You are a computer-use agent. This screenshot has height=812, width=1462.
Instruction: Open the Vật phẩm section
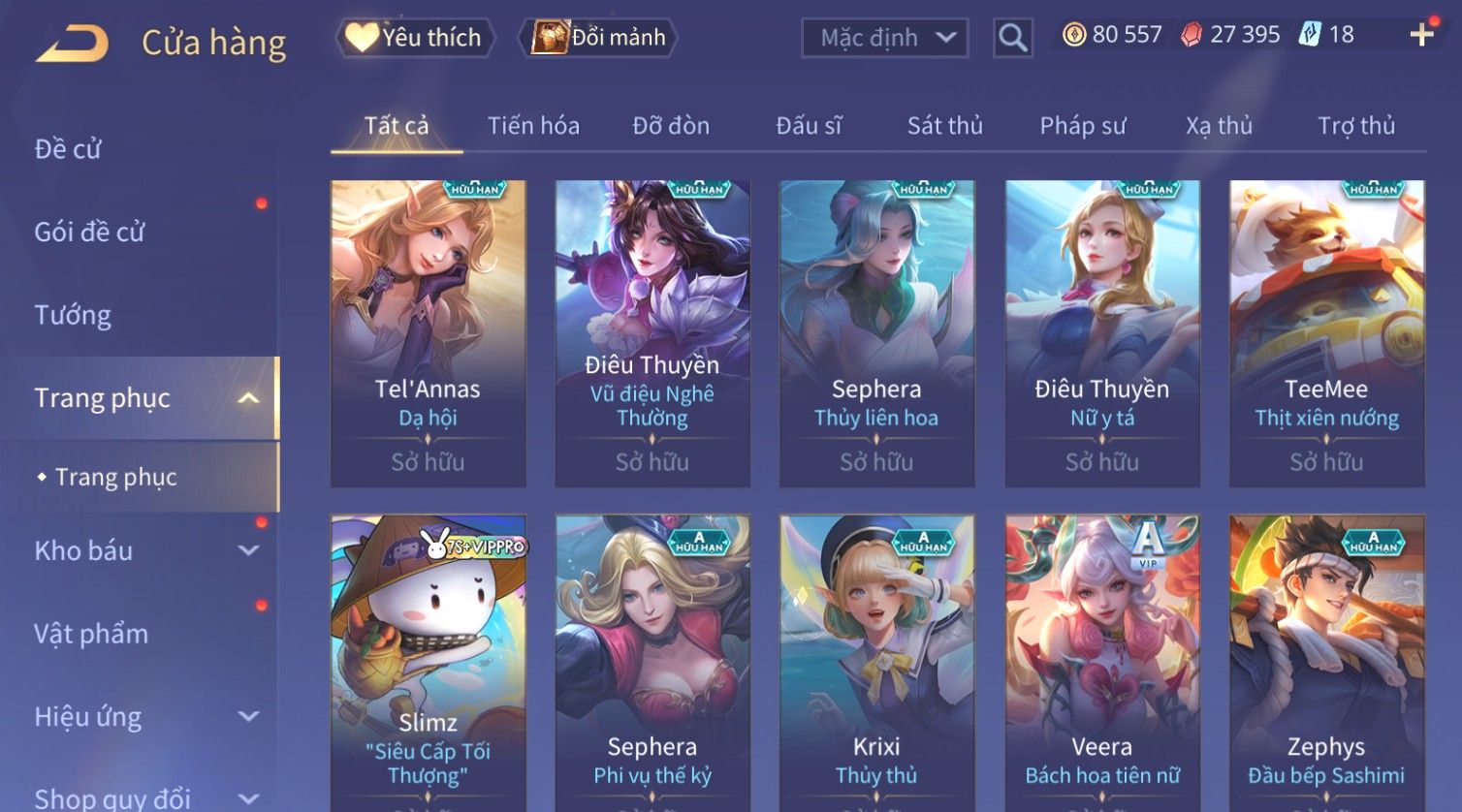click(91, 634)
